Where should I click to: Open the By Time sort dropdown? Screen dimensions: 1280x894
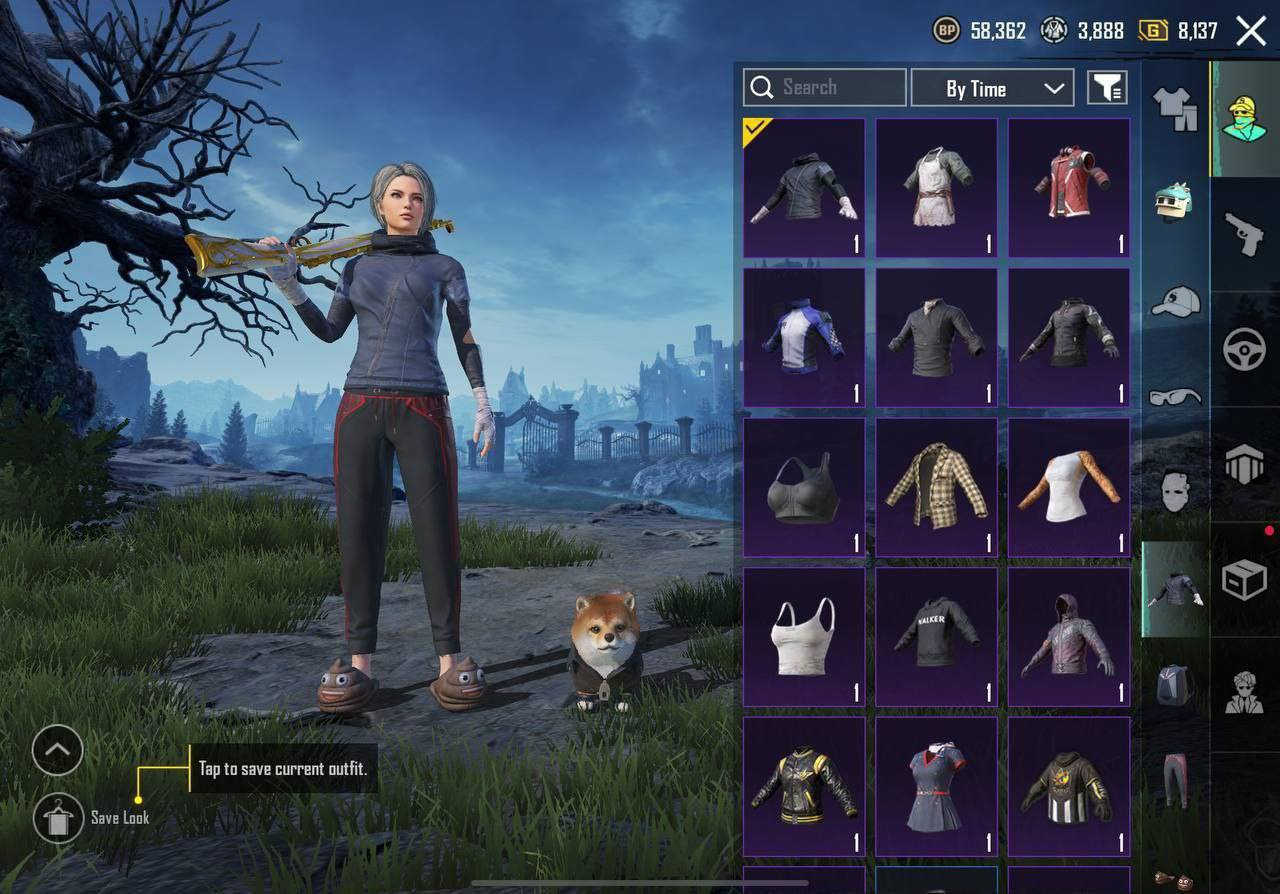pos(992,88)
